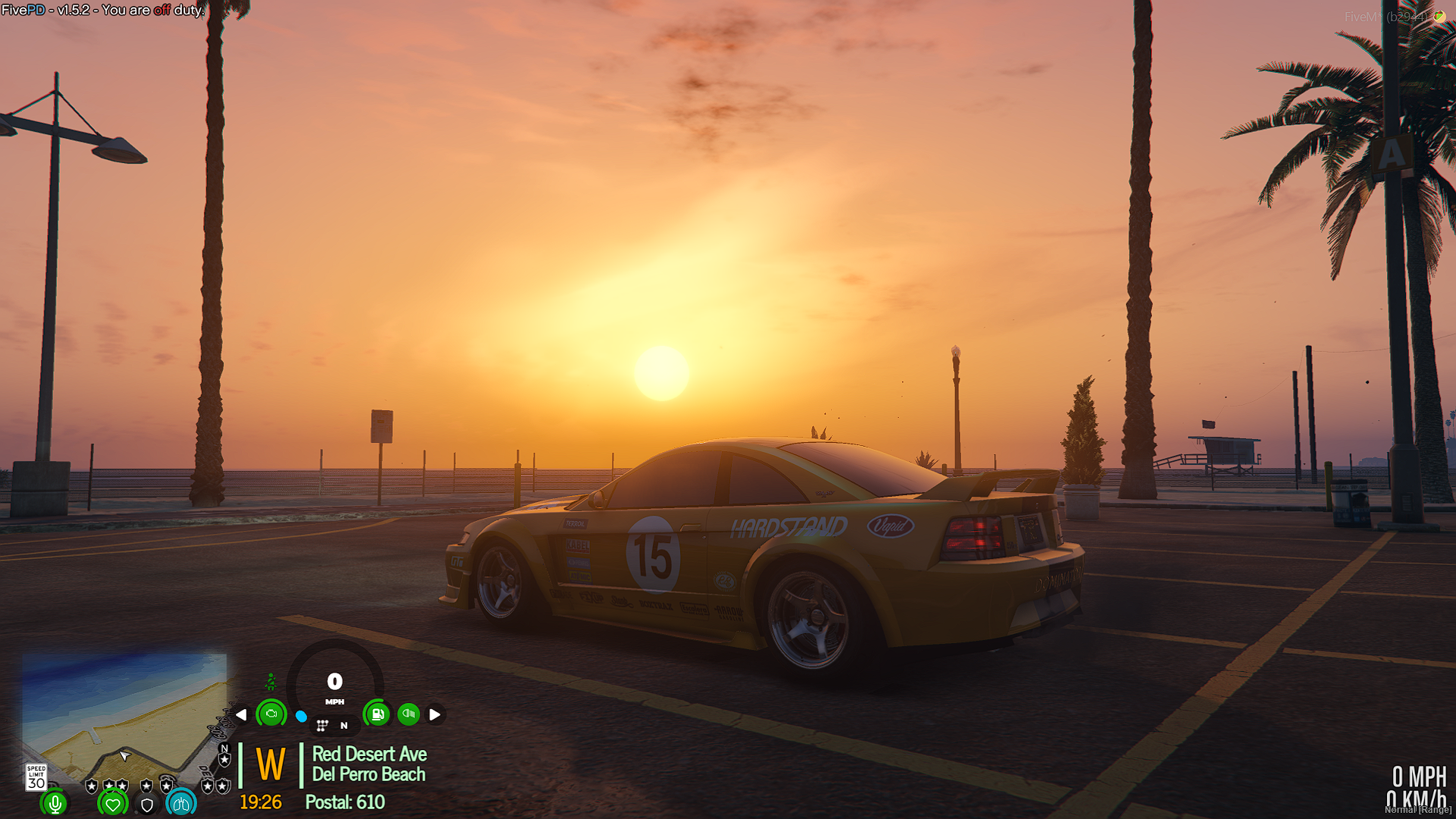Click the green seatbelt indicator icon
Screen dimensions: 1456x819
click(x=271, y=682)
